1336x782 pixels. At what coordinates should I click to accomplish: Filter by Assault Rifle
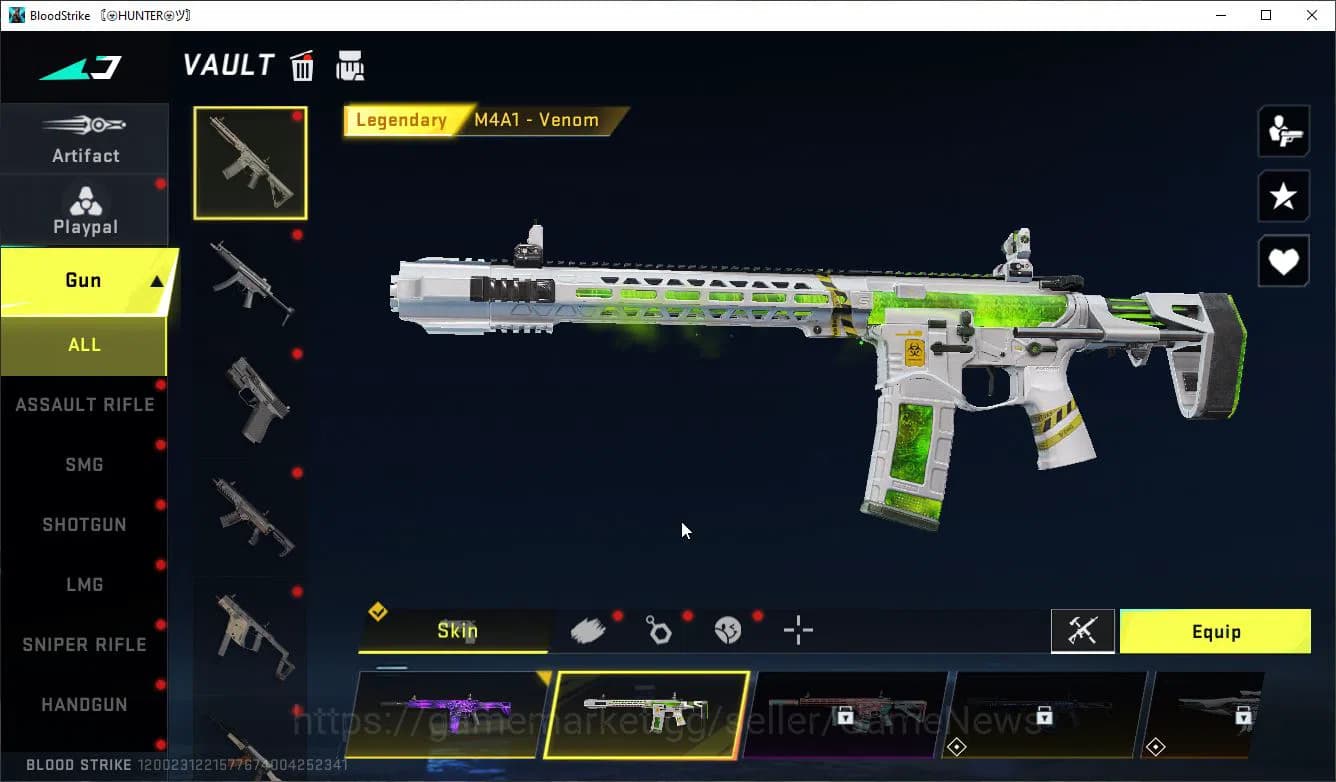tap(84, 405)
